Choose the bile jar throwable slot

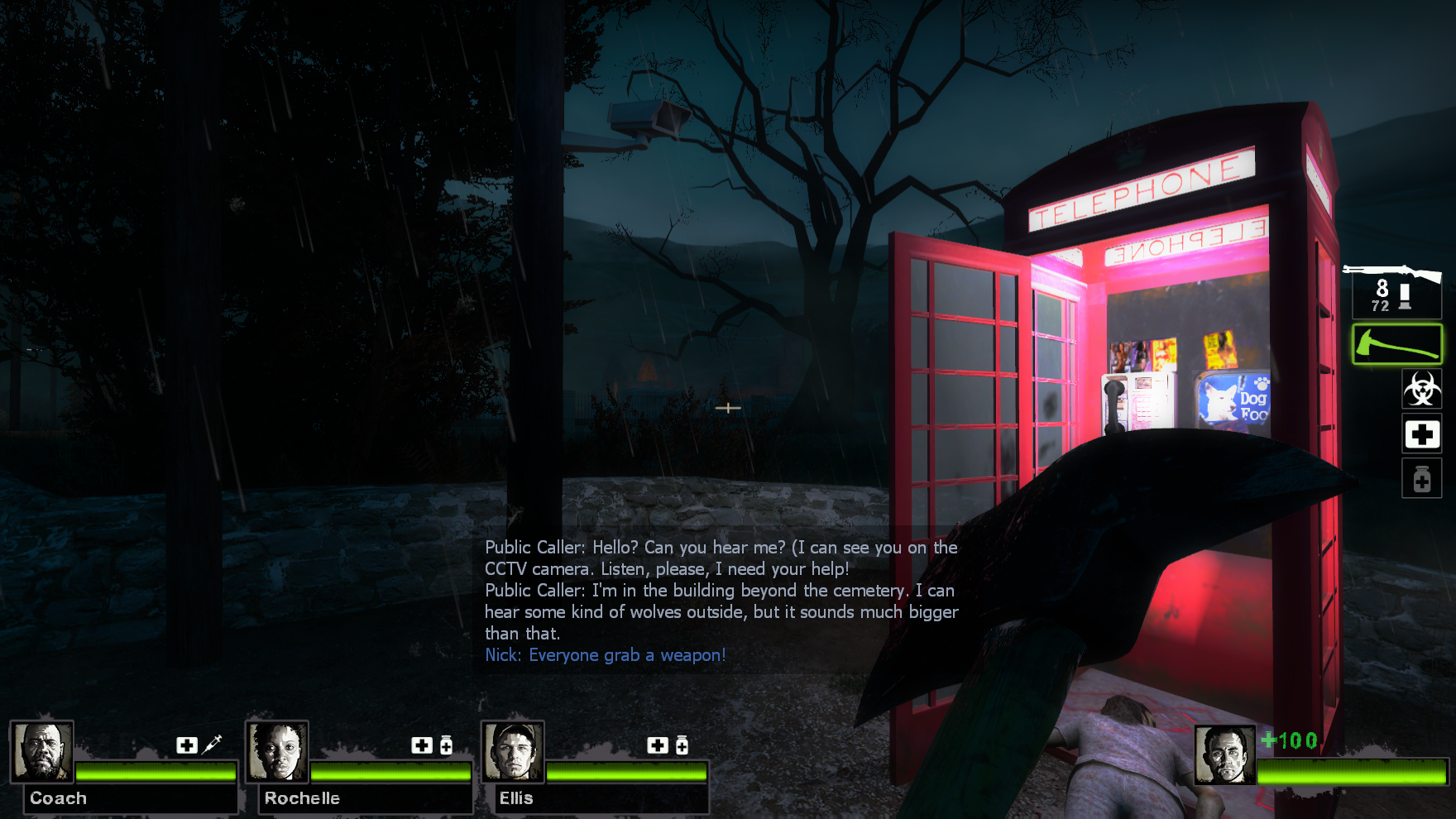pos(1421,389)
